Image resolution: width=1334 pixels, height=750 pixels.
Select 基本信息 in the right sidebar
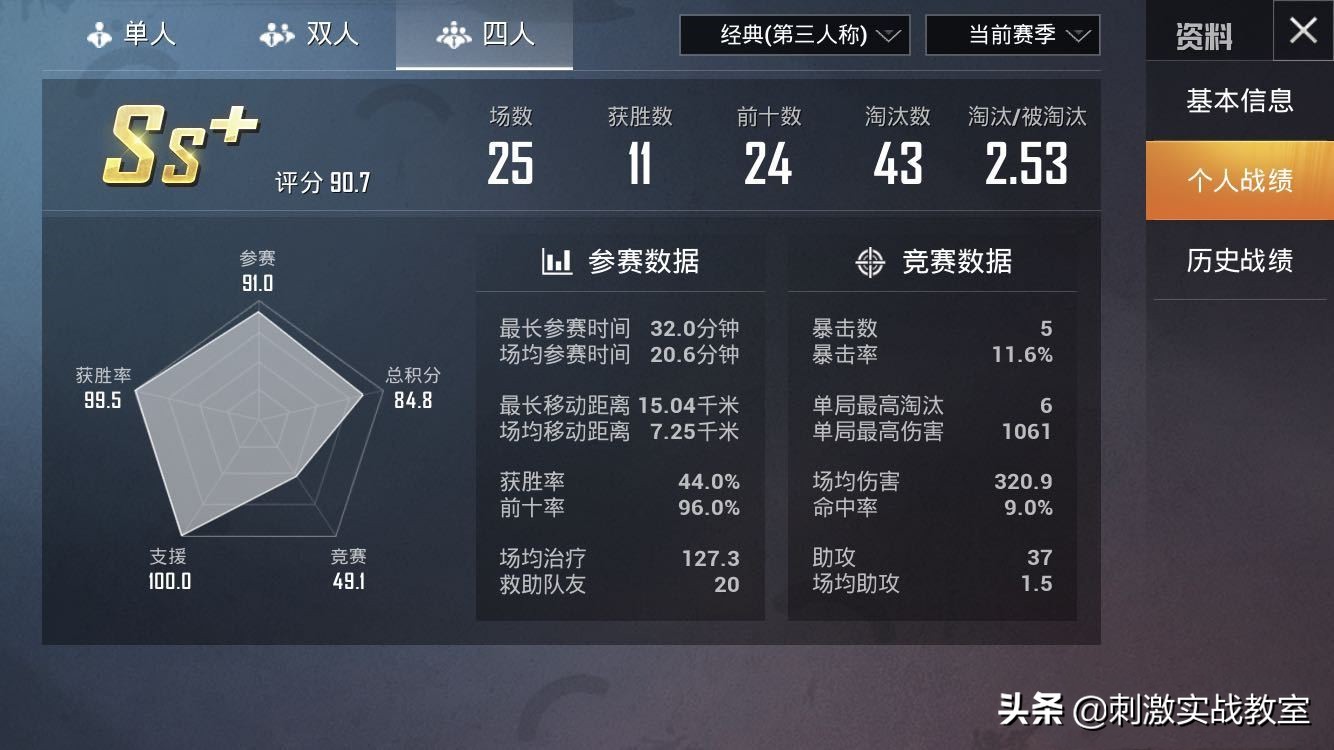coord(1240,101)
